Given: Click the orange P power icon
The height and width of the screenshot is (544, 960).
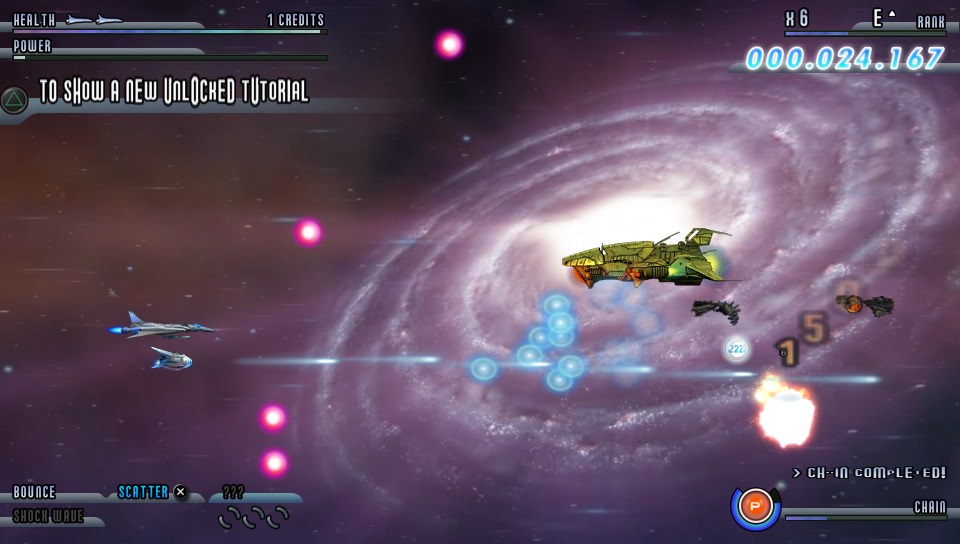Looking at the screenshot, I should coord(755,507).
